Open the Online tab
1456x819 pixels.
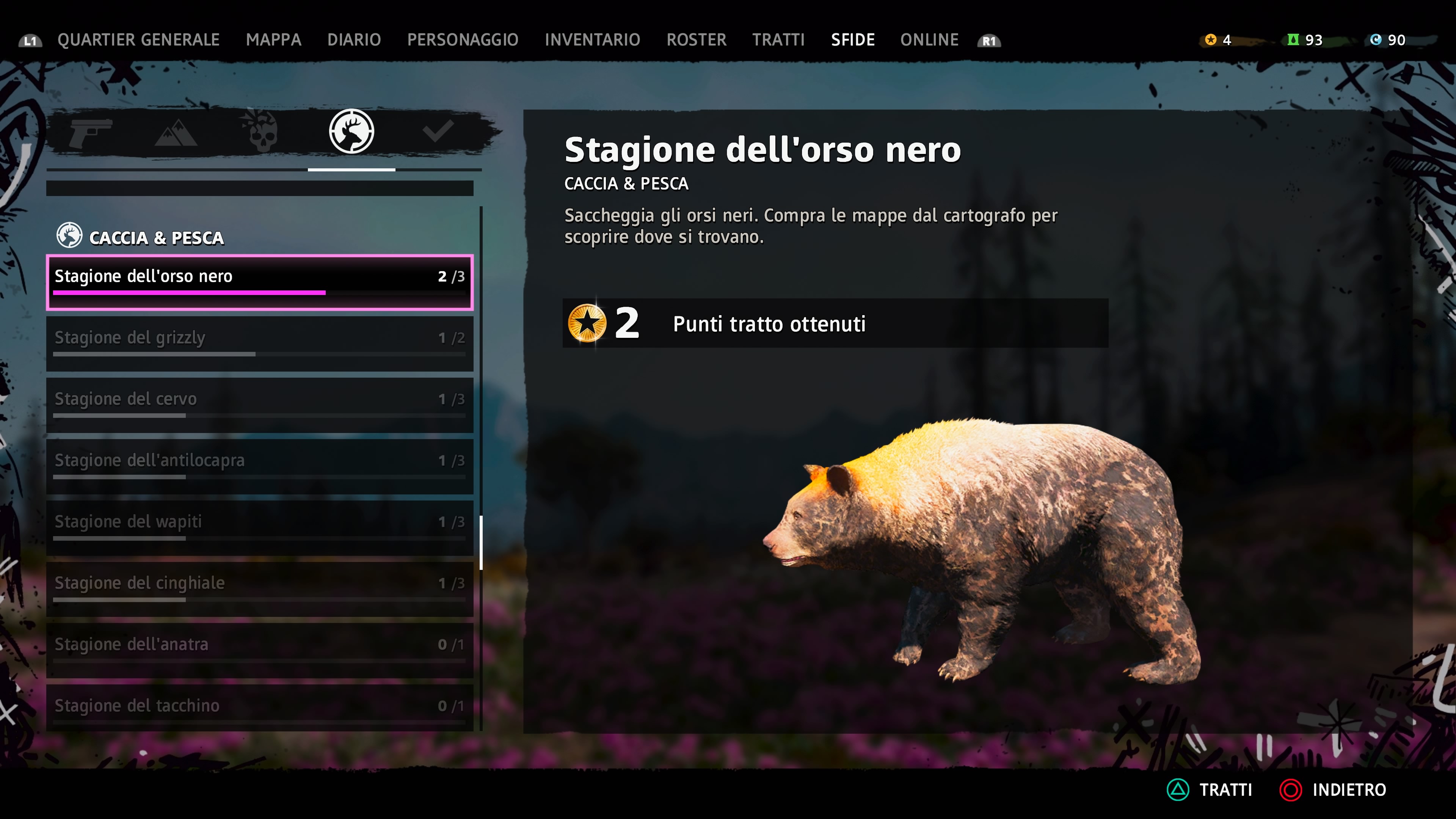coord(929,40)
